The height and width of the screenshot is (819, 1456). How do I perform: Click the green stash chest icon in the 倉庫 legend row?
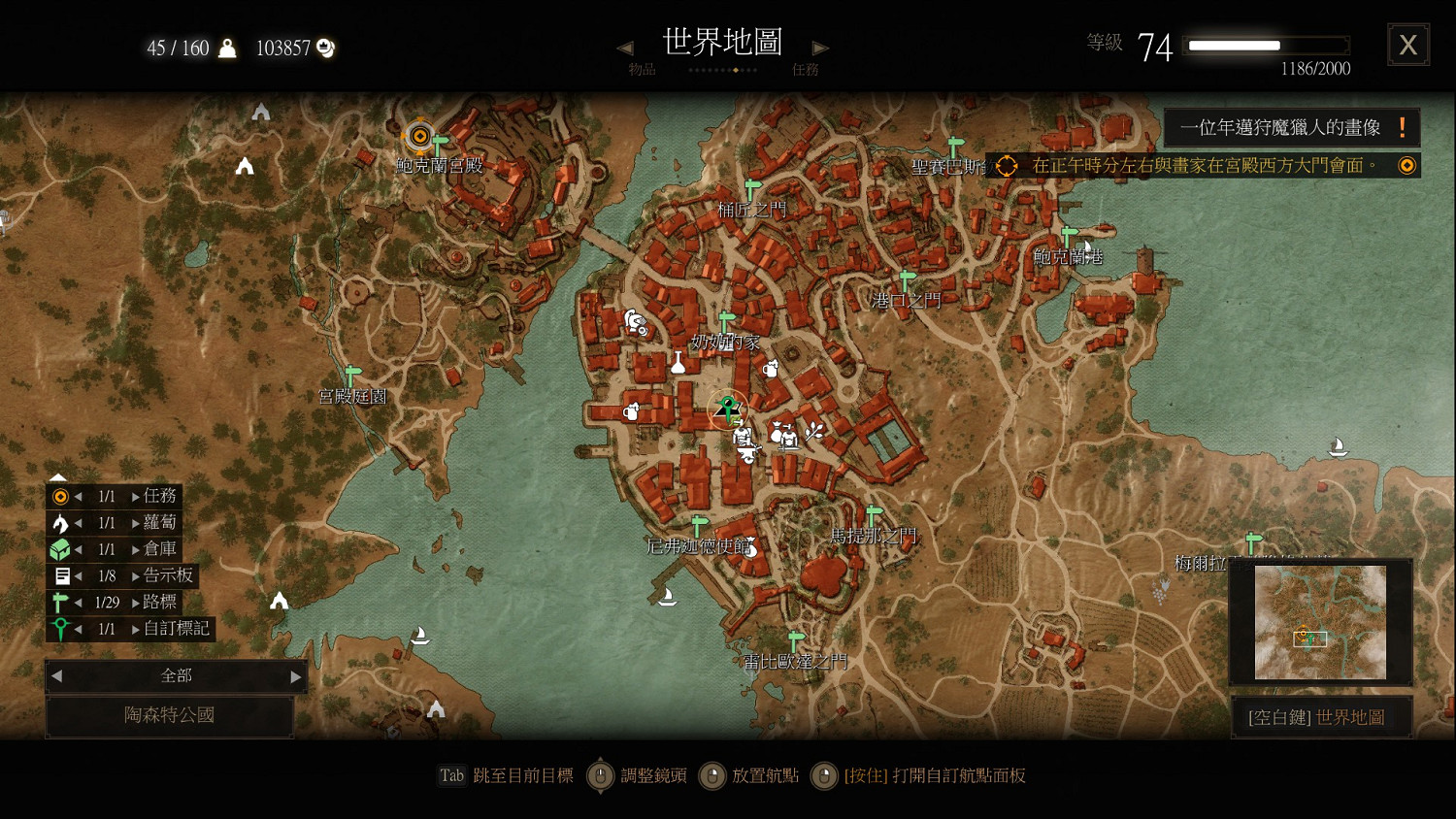click(58, 549)
